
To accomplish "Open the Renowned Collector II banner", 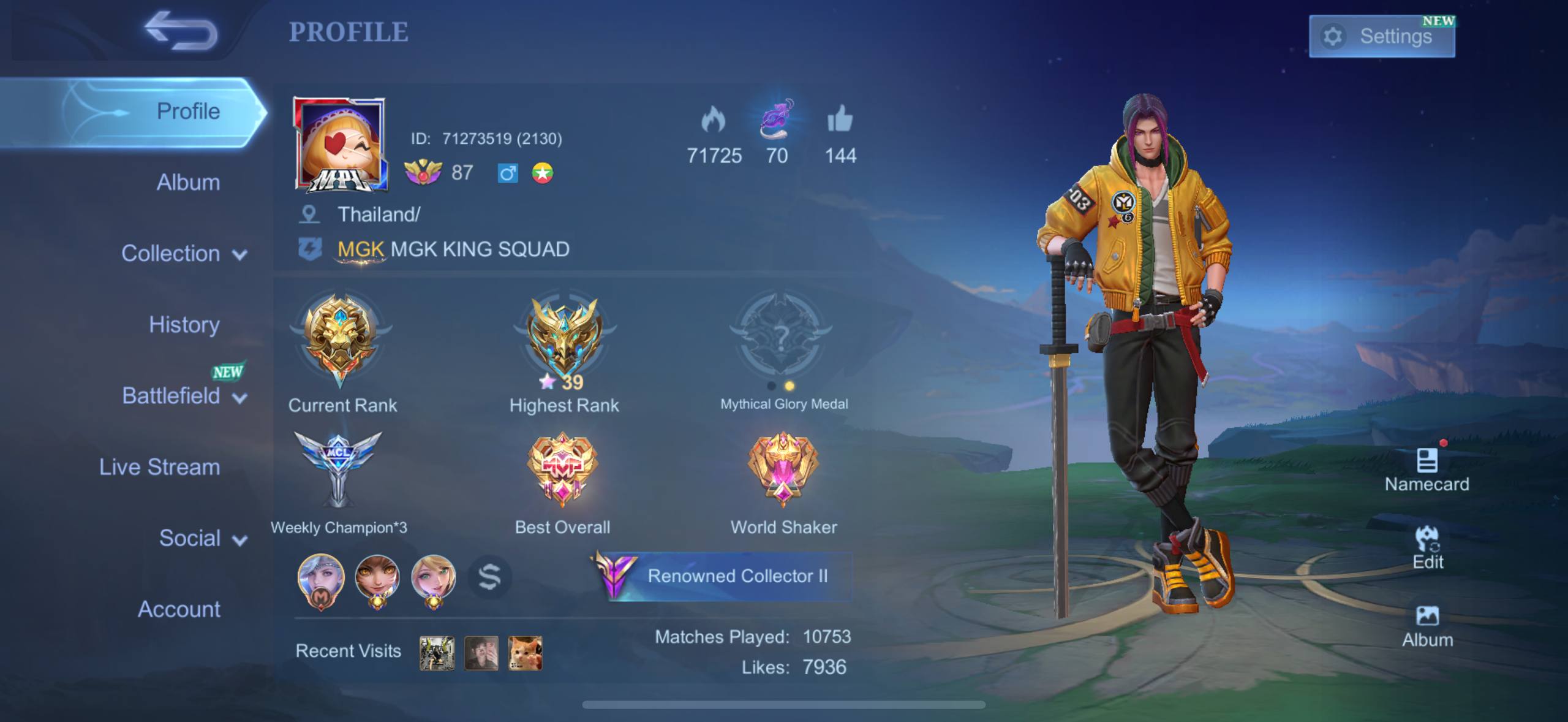I will tap(723, 576).
